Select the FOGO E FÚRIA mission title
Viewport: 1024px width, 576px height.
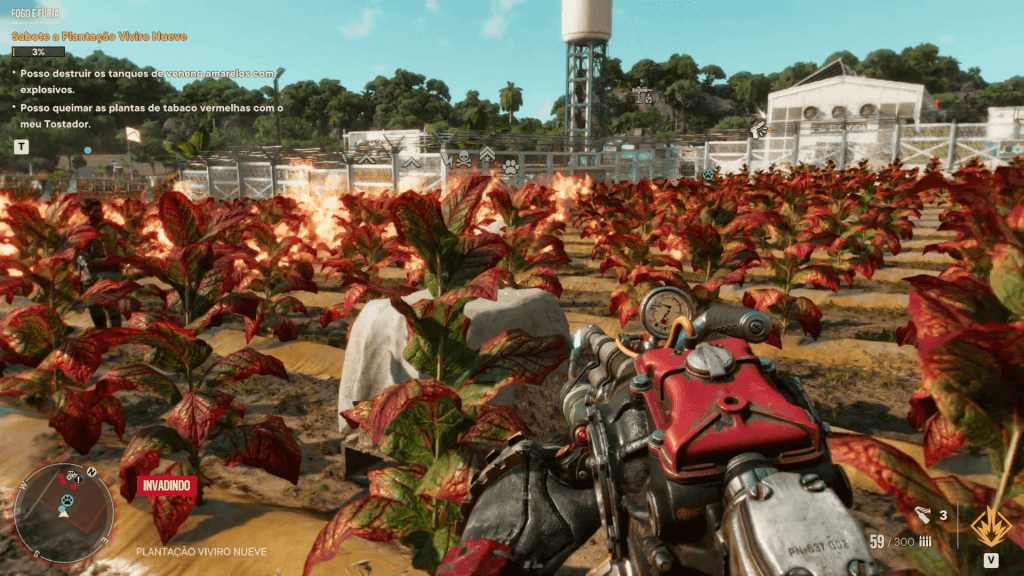pos(36,14)
